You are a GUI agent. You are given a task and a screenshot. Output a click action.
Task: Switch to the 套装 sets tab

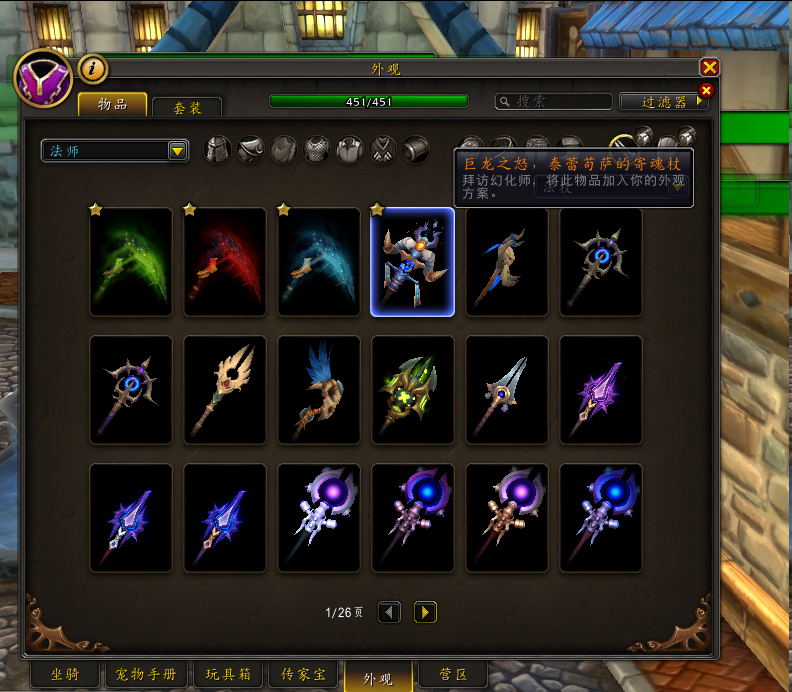(x=187, y=106)
